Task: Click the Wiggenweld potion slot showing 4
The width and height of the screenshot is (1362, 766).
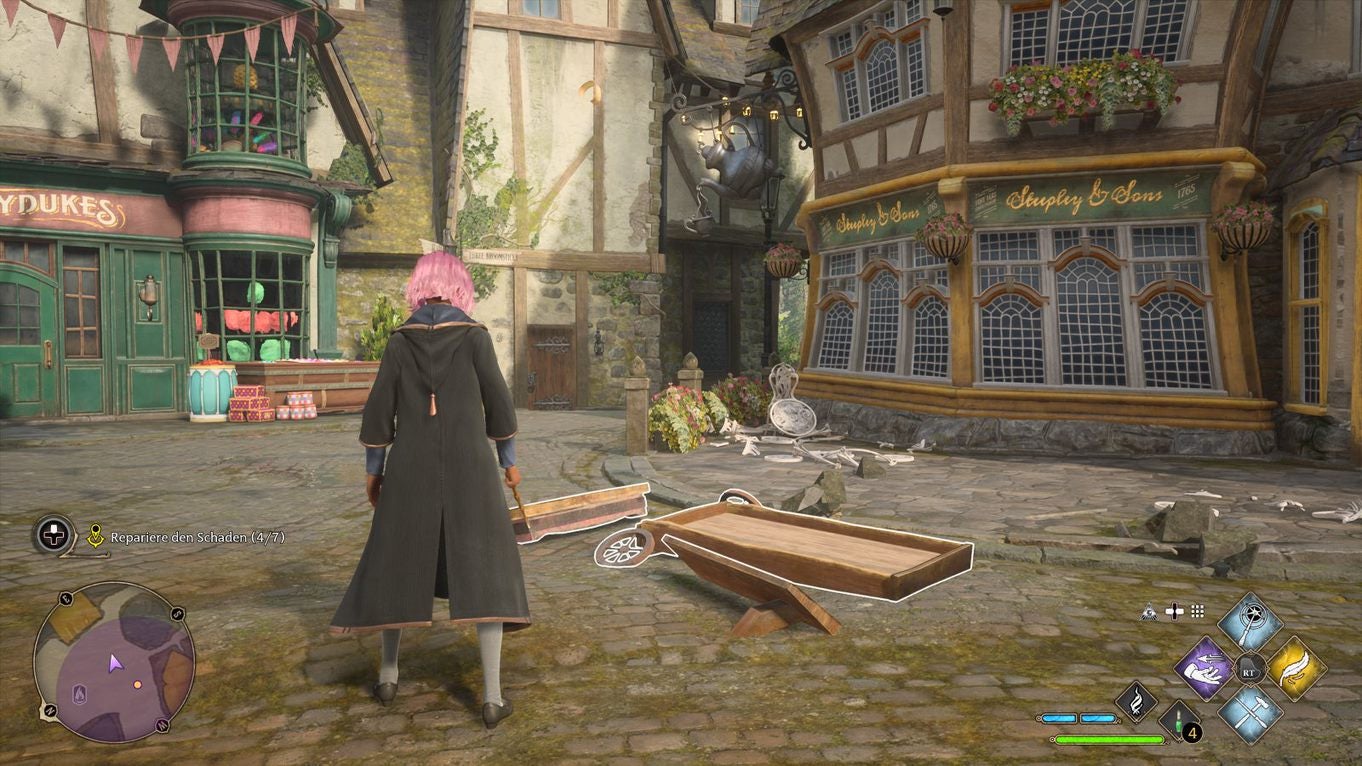Action: pyautogui.click(x=1179, y=722)
